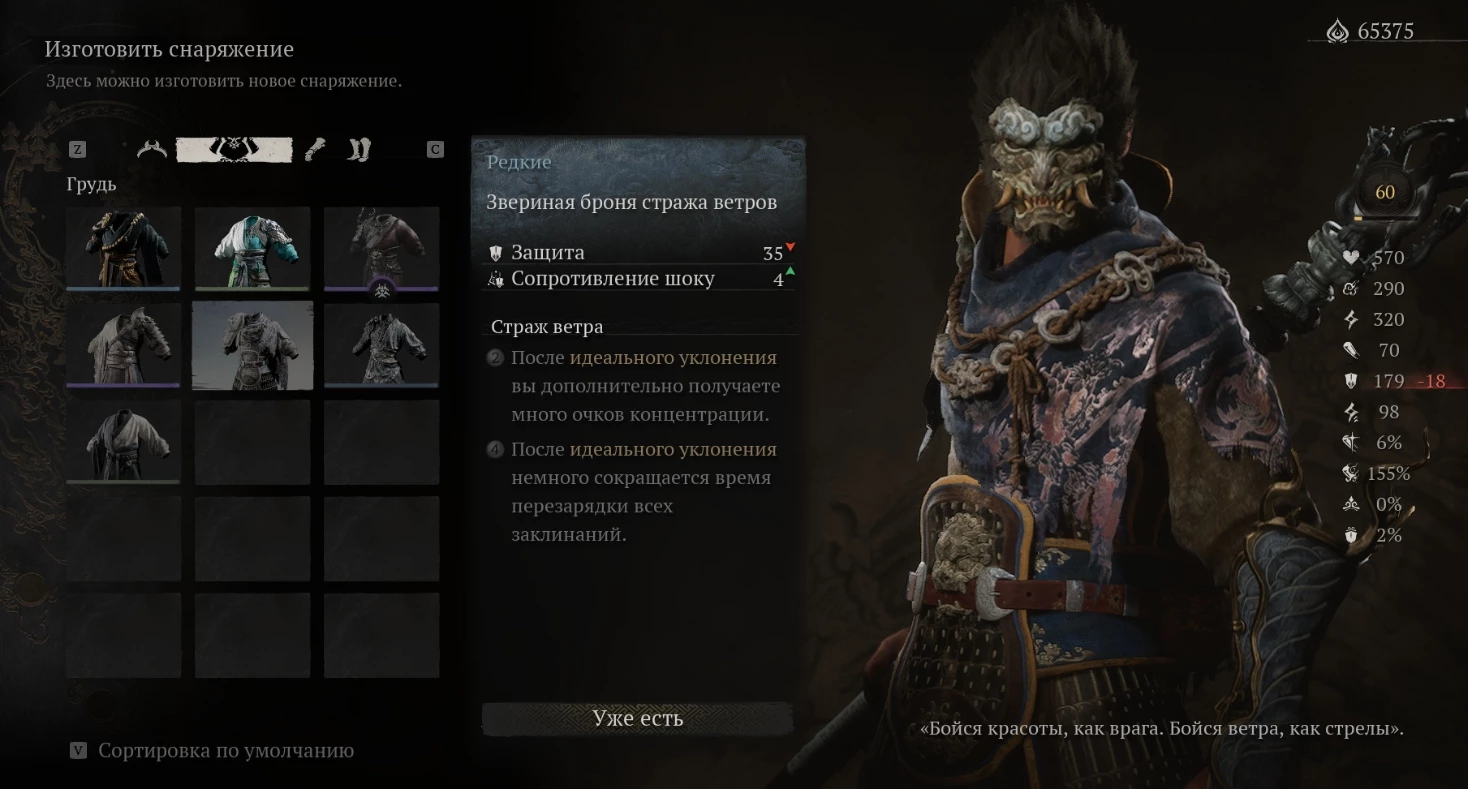This screenshot has width=1468, height=789.
Task: Select the highlighted grey wind guardian armor
Action: [252, 345]
